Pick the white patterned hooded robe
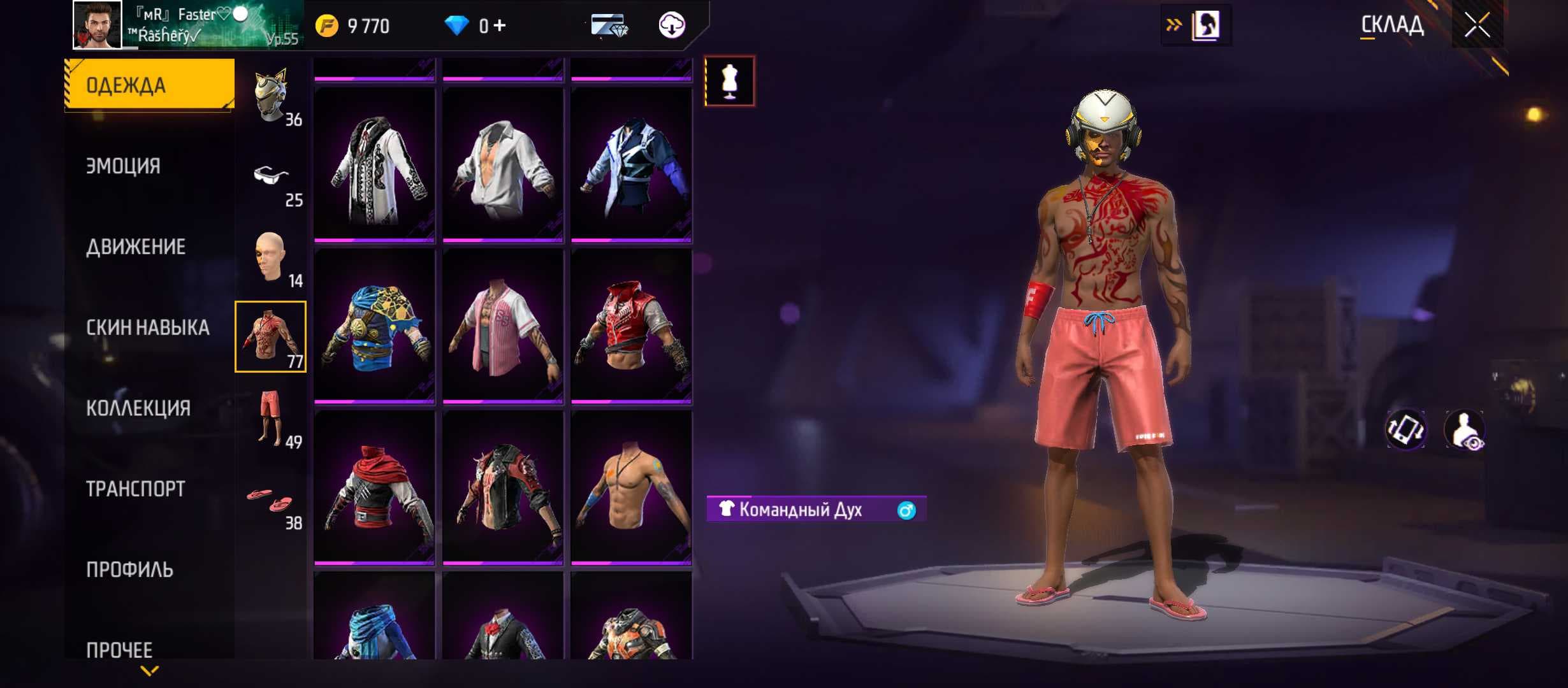 [374, 166]
